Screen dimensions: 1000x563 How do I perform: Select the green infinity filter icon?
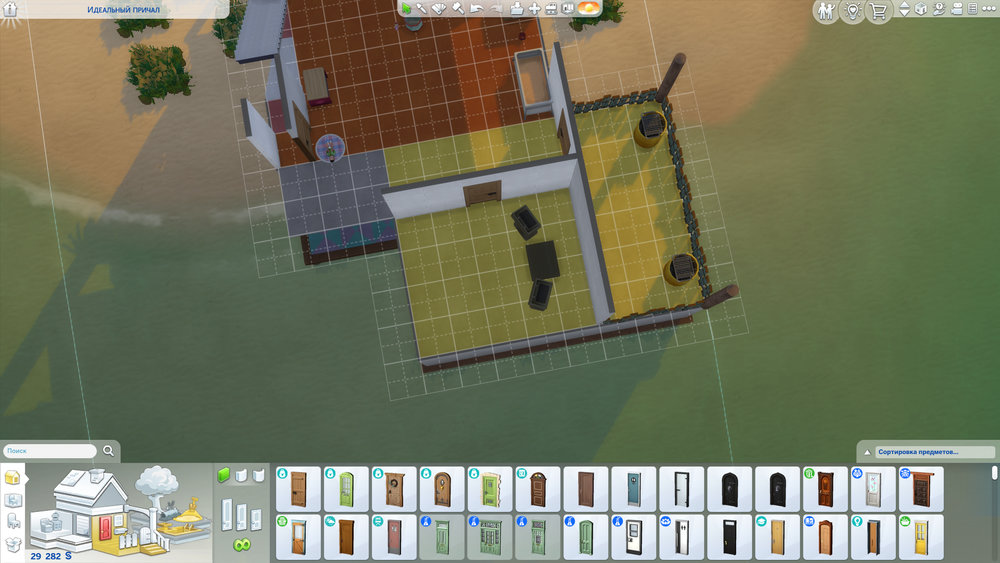(241, 545)
